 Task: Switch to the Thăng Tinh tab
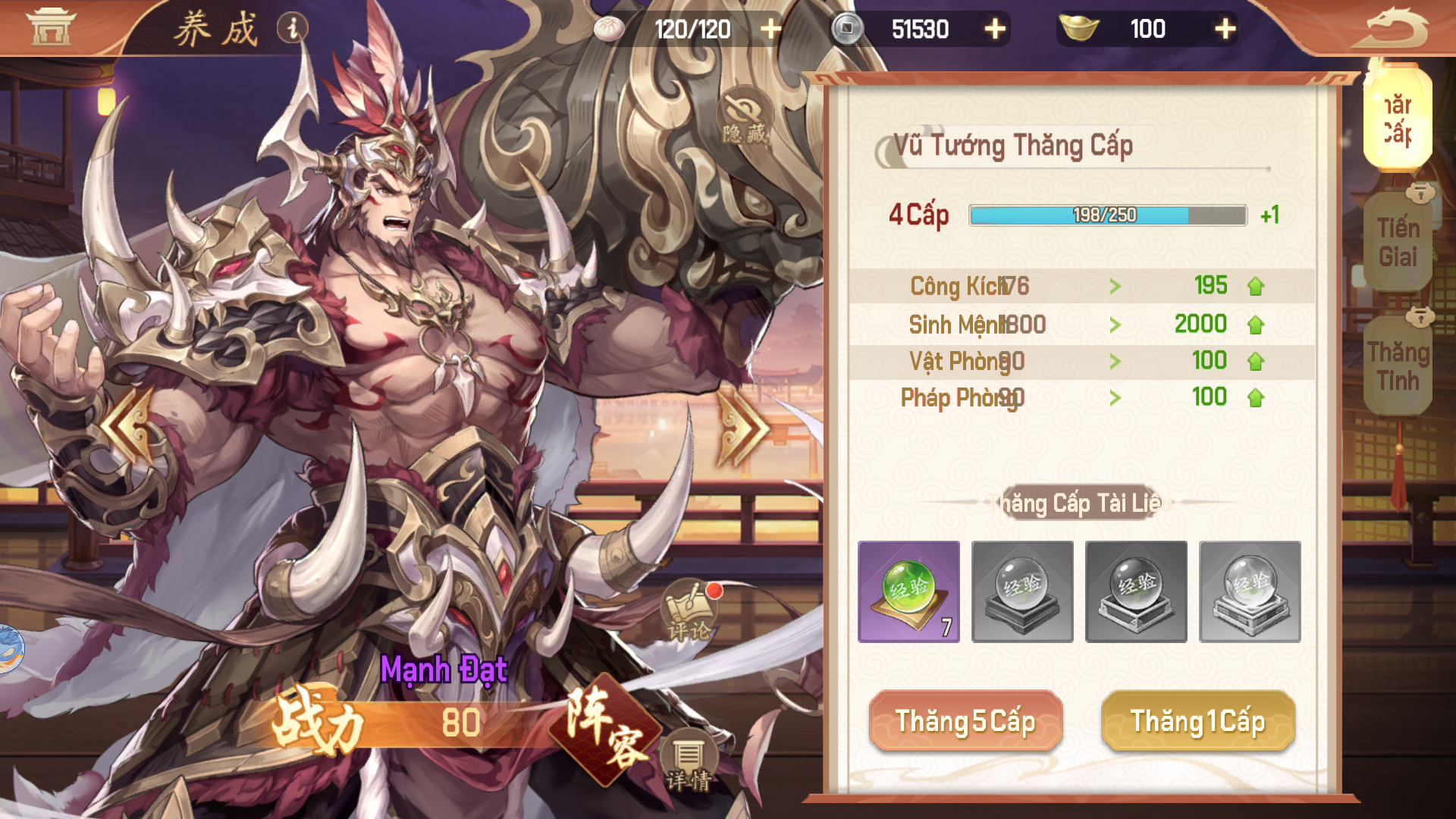pos(1398,366)
